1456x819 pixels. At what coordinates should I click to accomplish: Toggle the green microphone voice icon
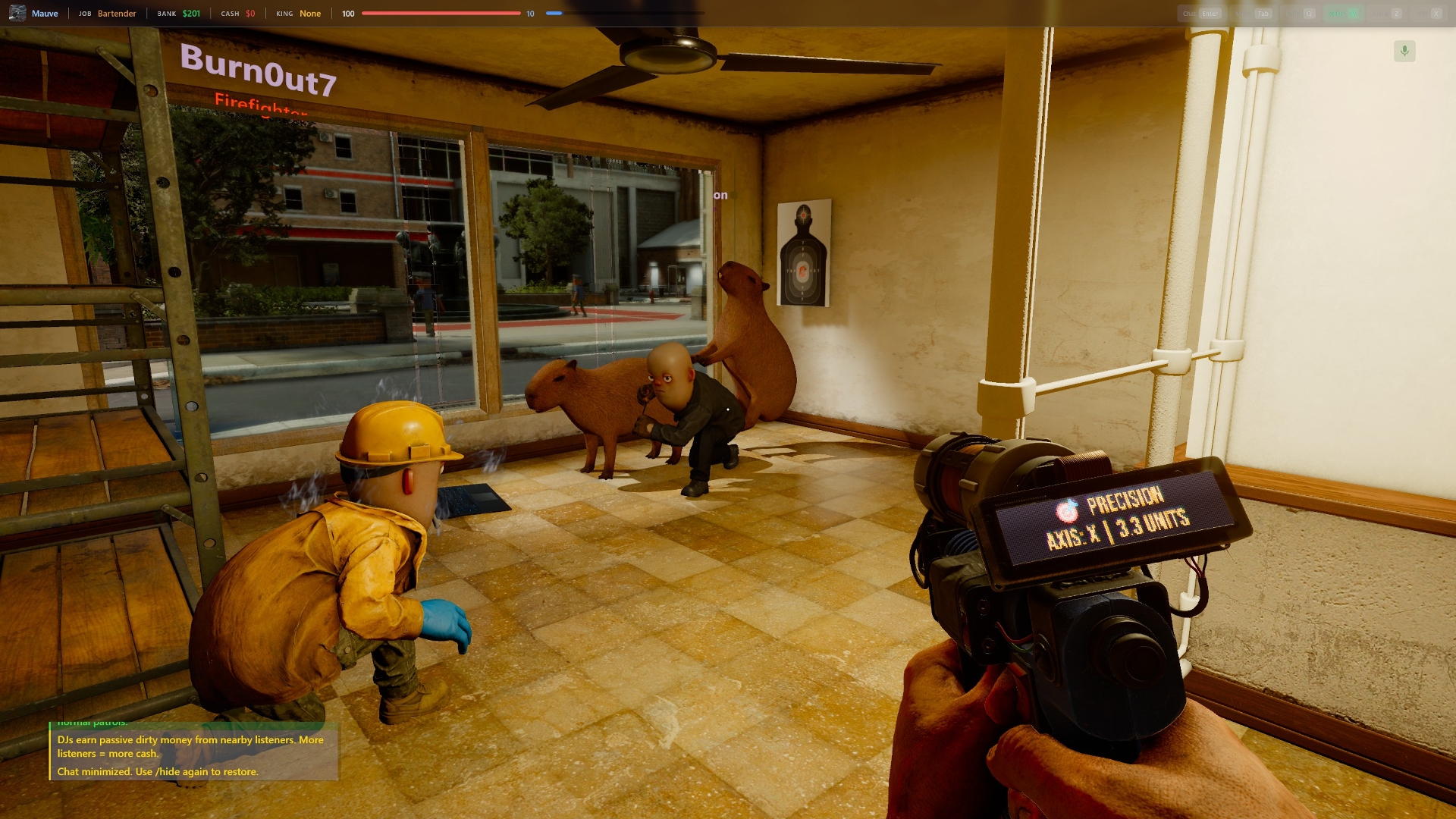1404,51
